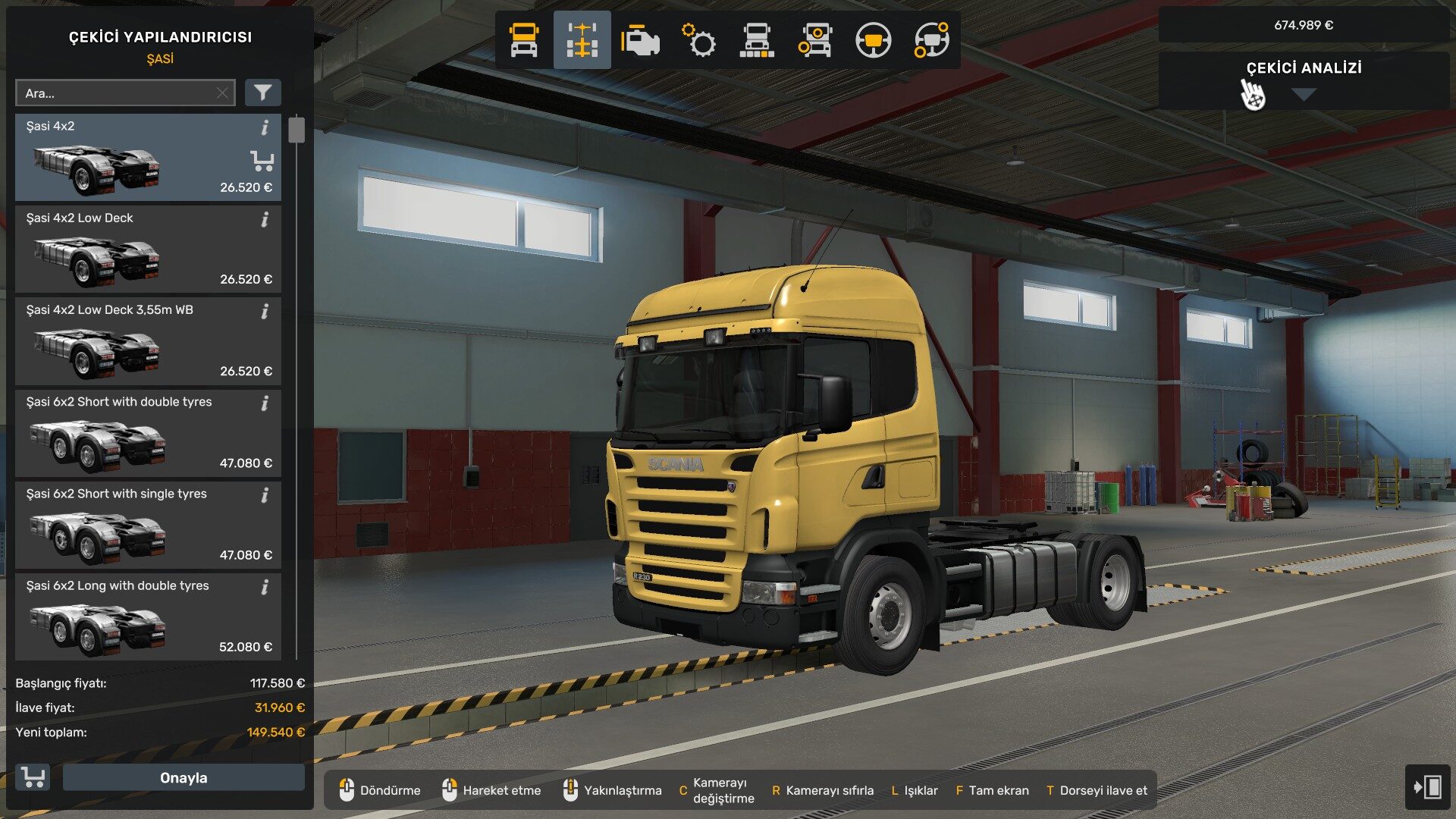
Task: Click the cart icon near Onayla
Action: pos(33,777)
